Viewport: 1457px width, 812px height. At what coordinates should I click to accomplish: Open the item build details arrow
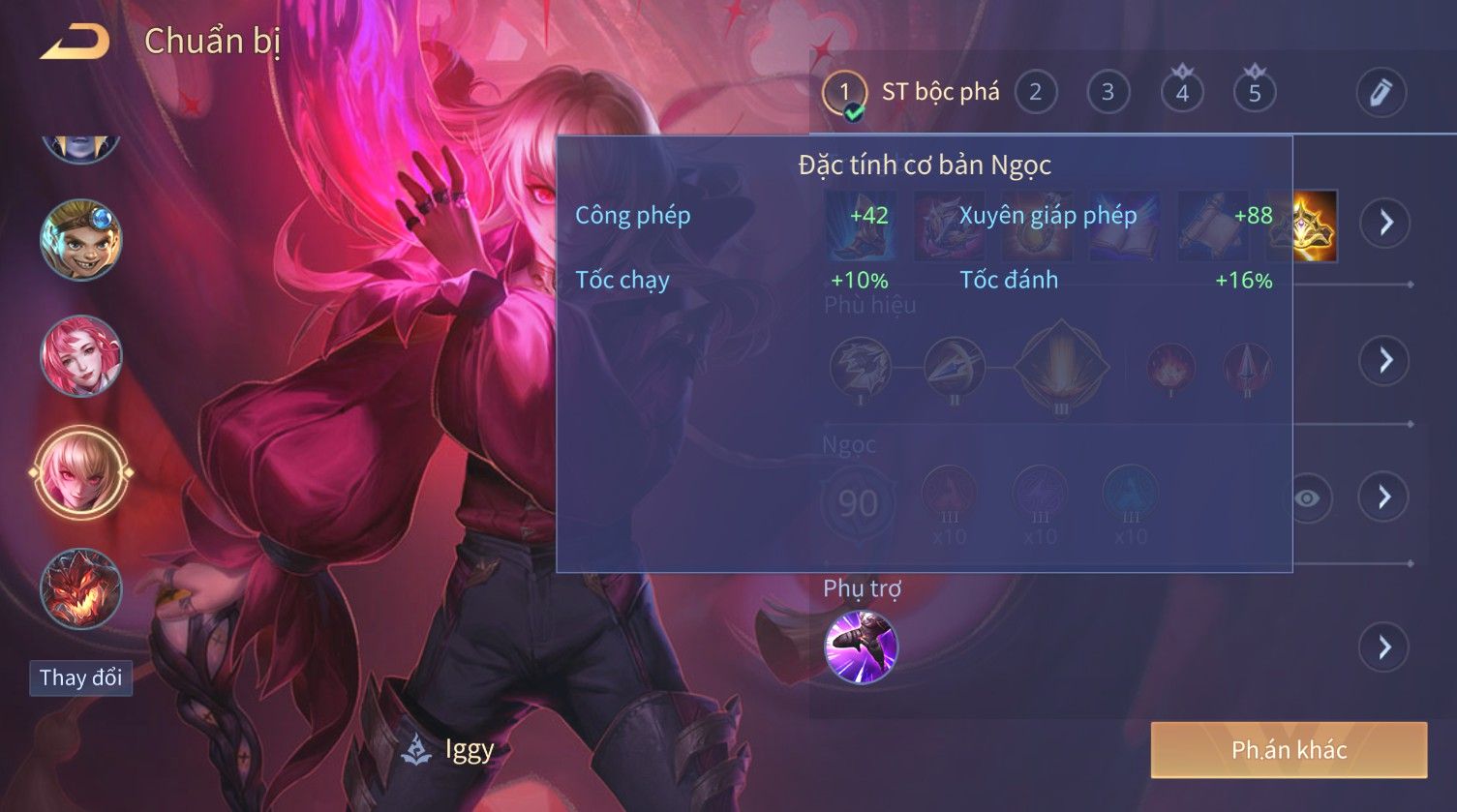tap(1385, 224)
